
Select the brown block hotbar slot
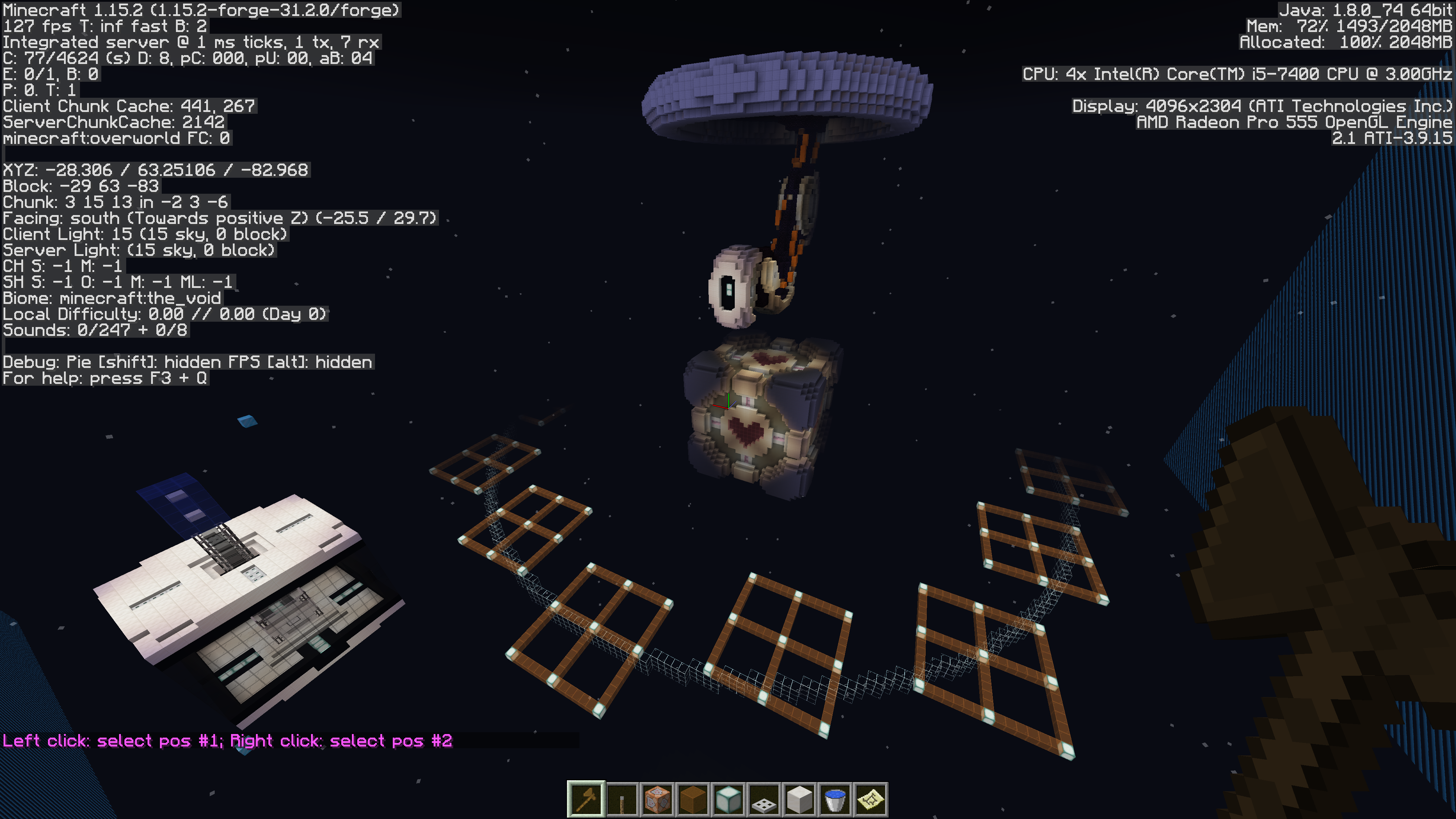pos(693,800)
